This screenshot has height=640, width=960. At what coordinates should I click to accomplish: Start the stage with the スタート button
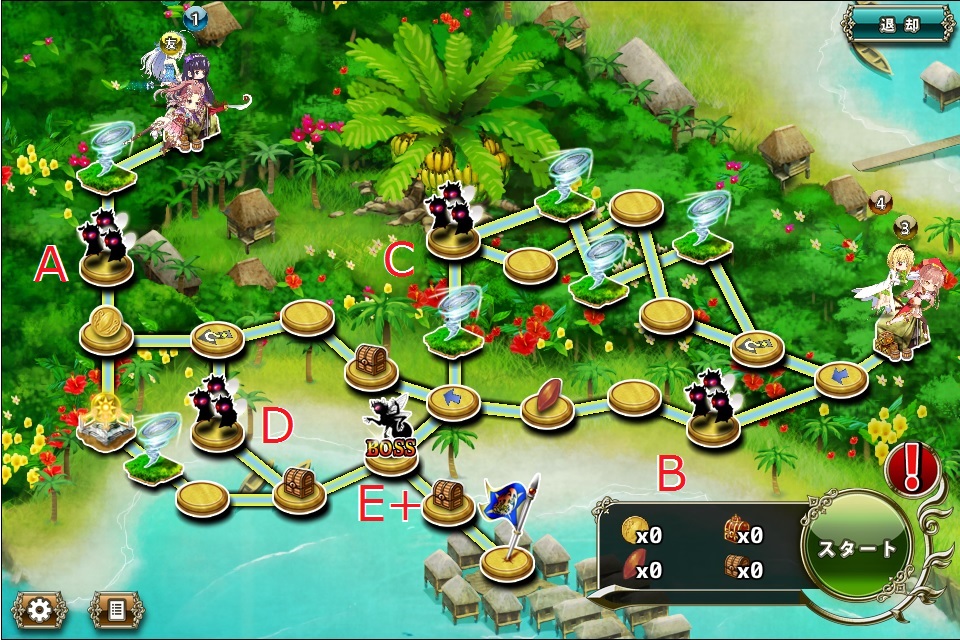[x=858, y=549]
